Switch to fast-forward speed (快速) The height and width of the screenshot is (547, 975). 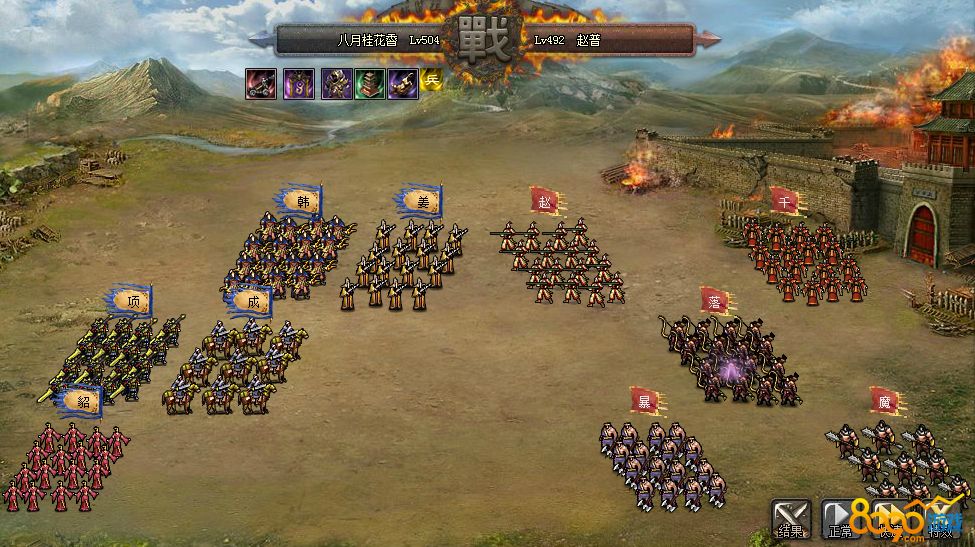coord(890,517)
